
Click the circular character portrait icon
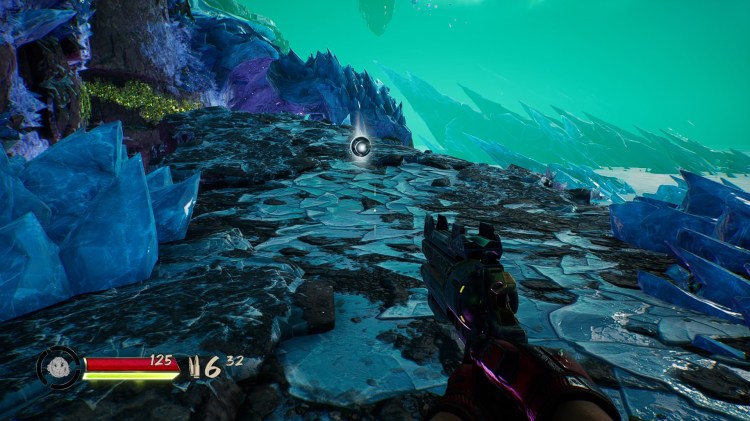[59, 367]
